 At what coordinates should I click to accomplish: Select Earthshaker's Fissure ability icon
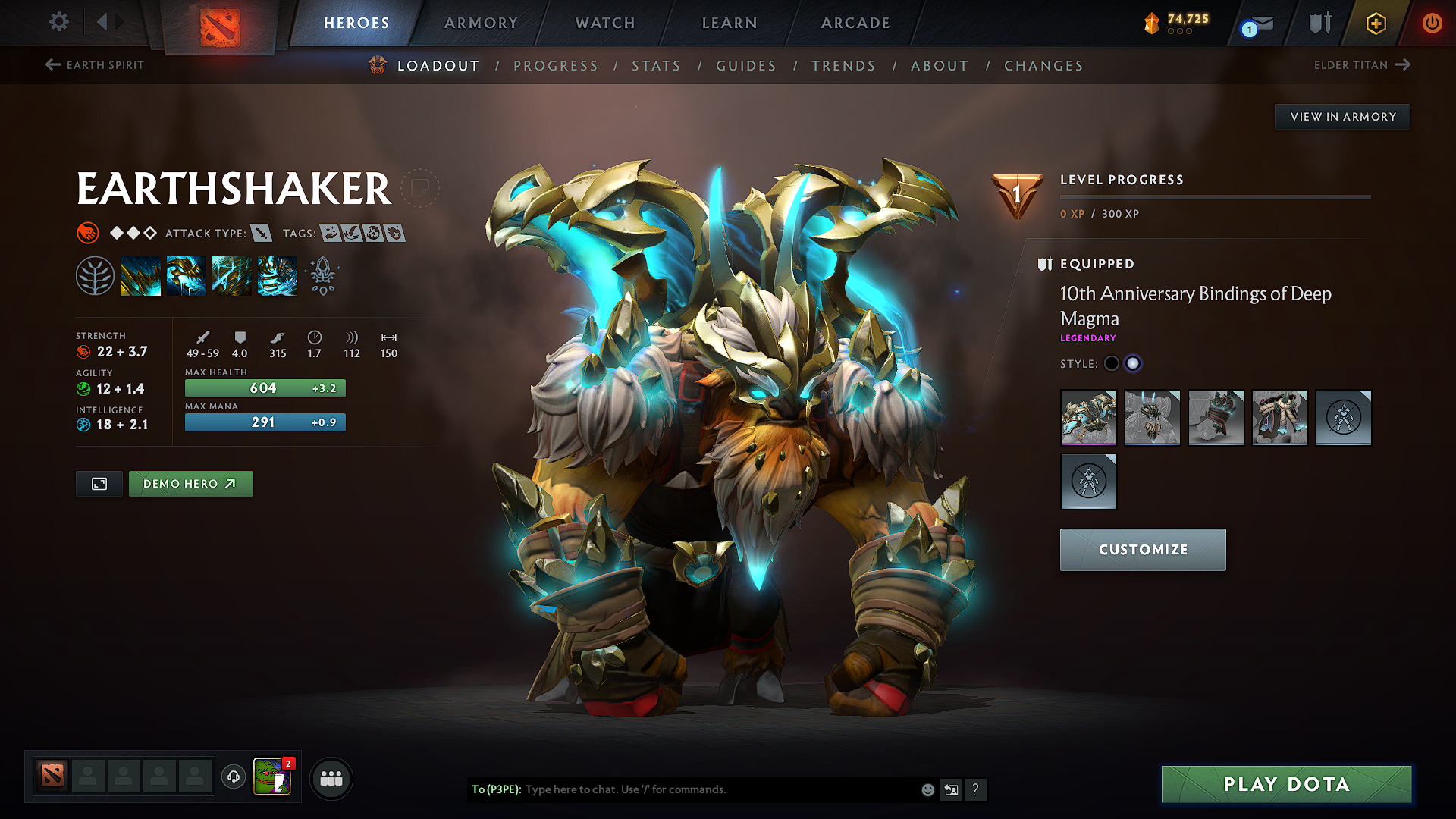140,276
